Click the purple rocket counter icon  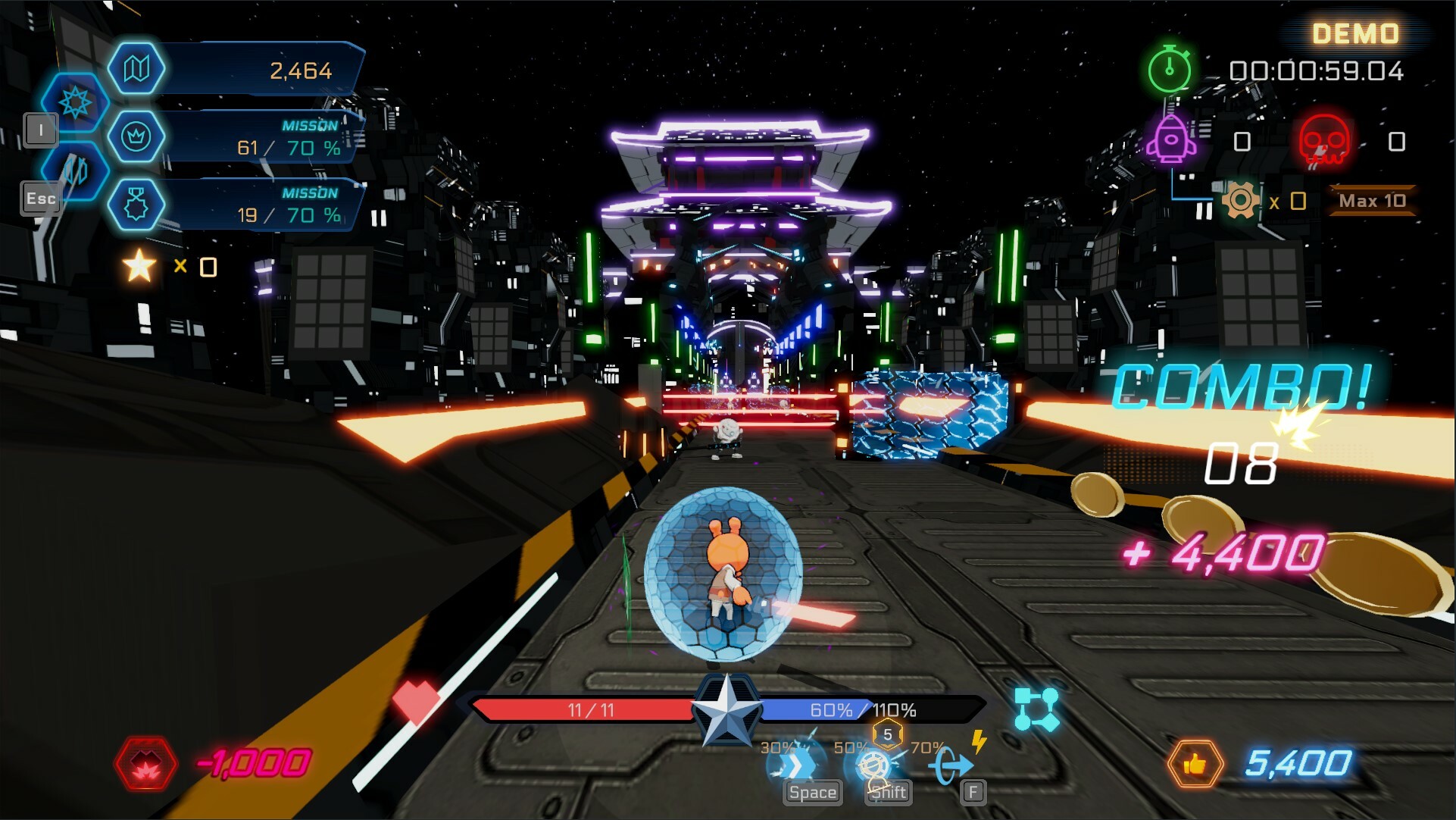(1170, 138)
